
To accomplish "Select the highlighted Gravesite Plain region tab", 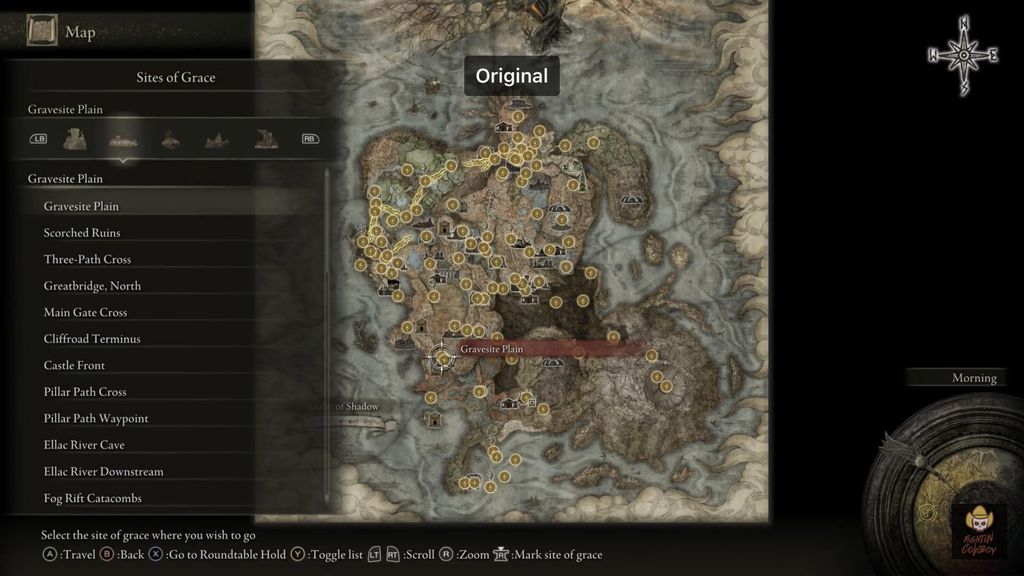I will click(124, 139).
